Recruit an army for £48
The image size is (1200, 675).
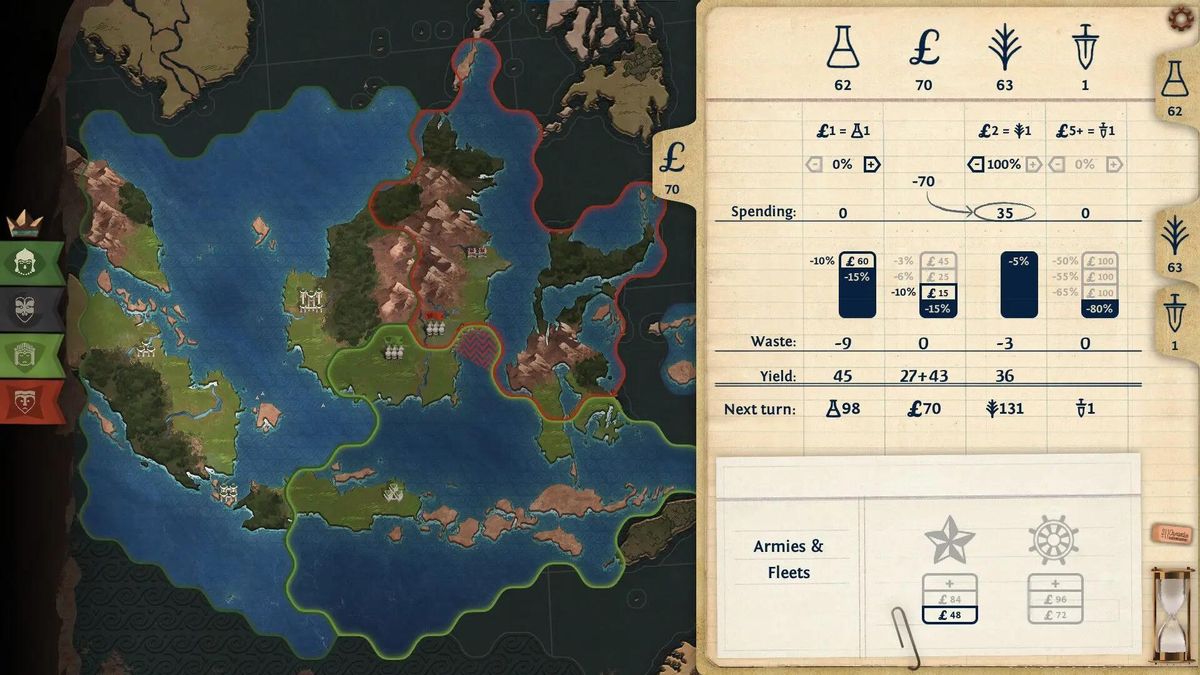949,615
